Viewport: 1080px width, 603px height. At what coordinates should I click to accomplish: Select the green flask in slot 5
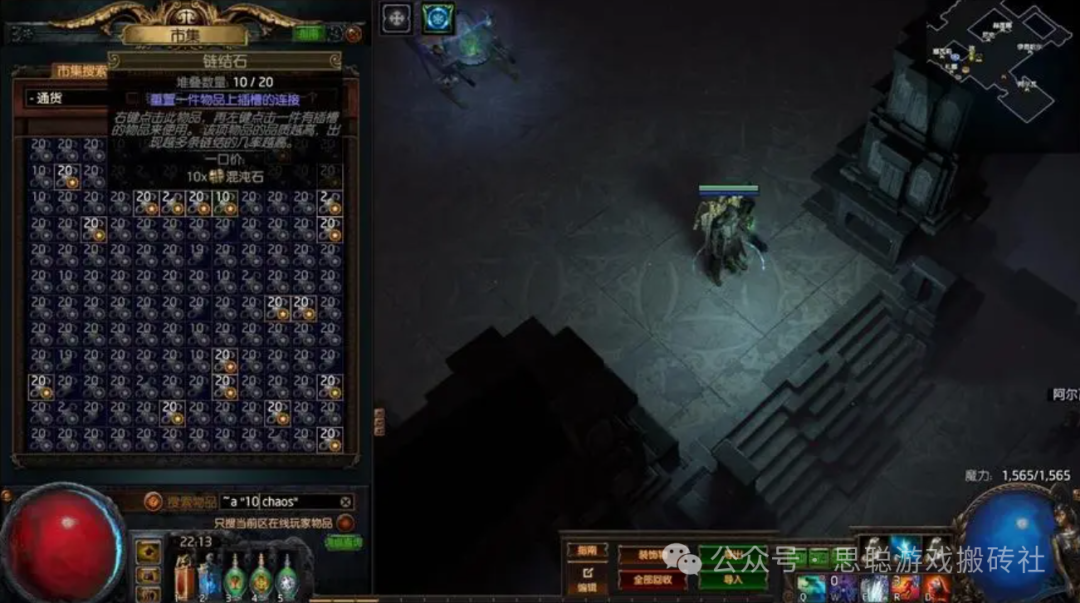point(286,578)
